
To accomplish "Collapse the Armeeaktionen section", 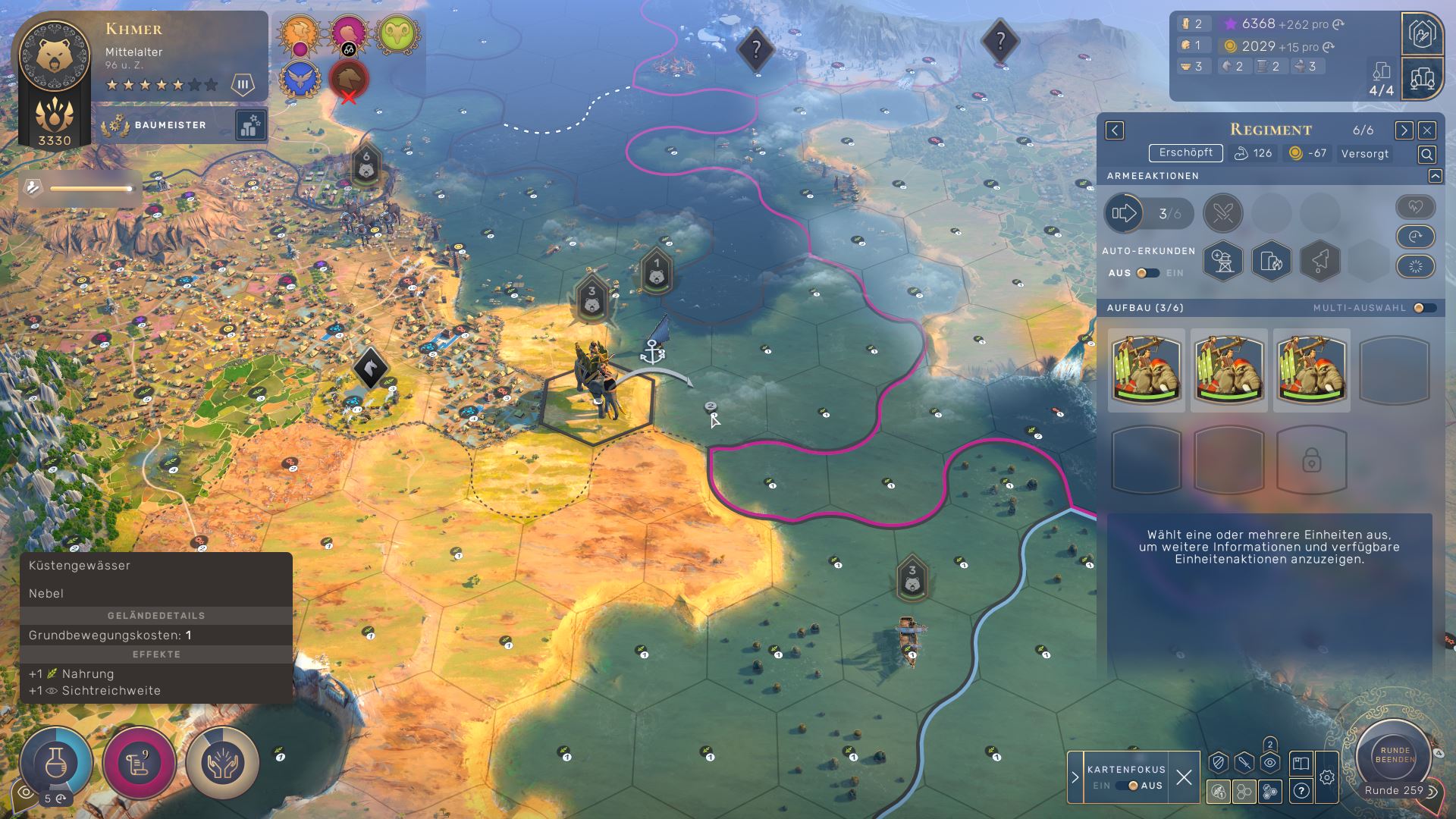I will 1435,176.
